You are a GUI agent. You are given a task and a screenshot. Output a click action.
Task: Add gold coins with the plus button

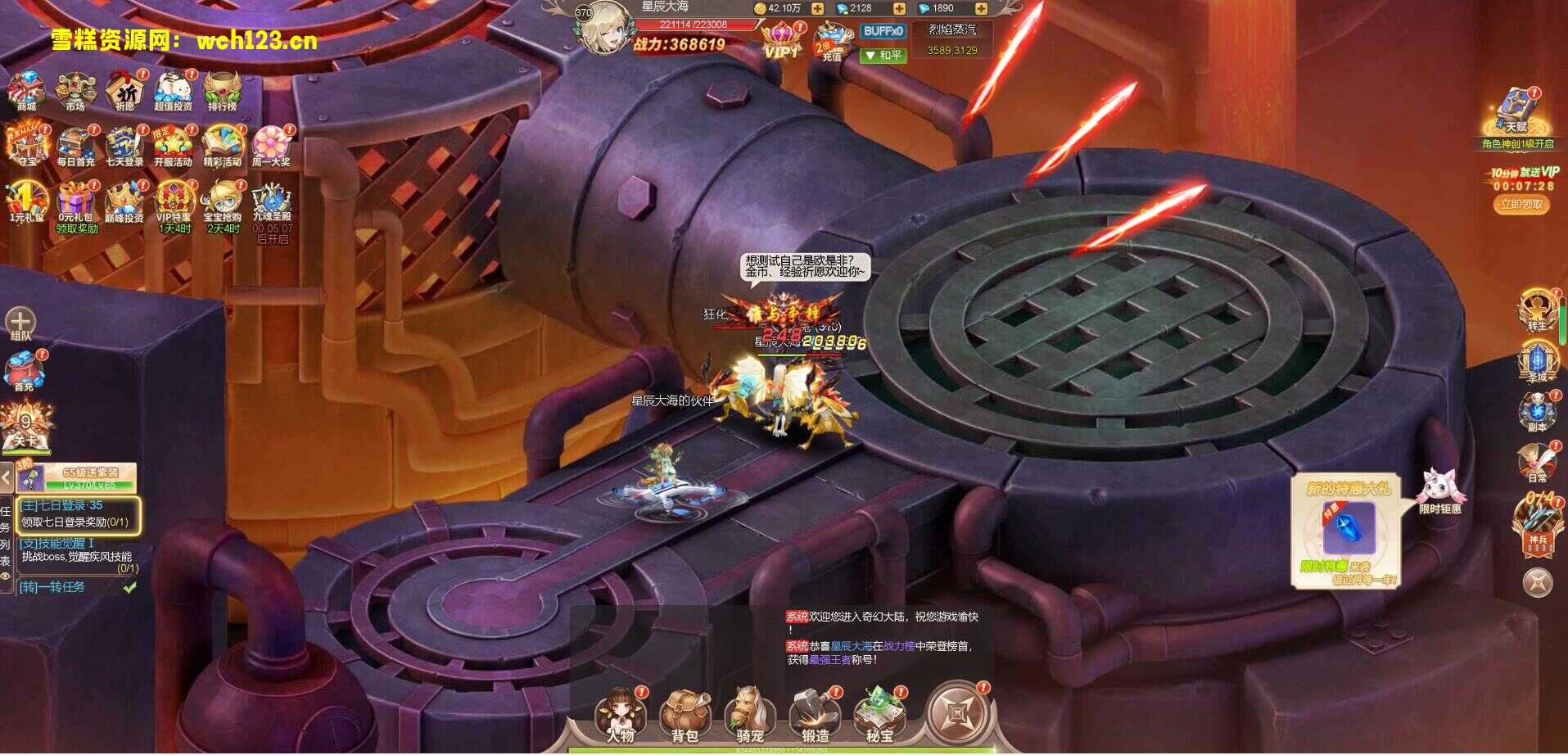[x=817, y=8]
